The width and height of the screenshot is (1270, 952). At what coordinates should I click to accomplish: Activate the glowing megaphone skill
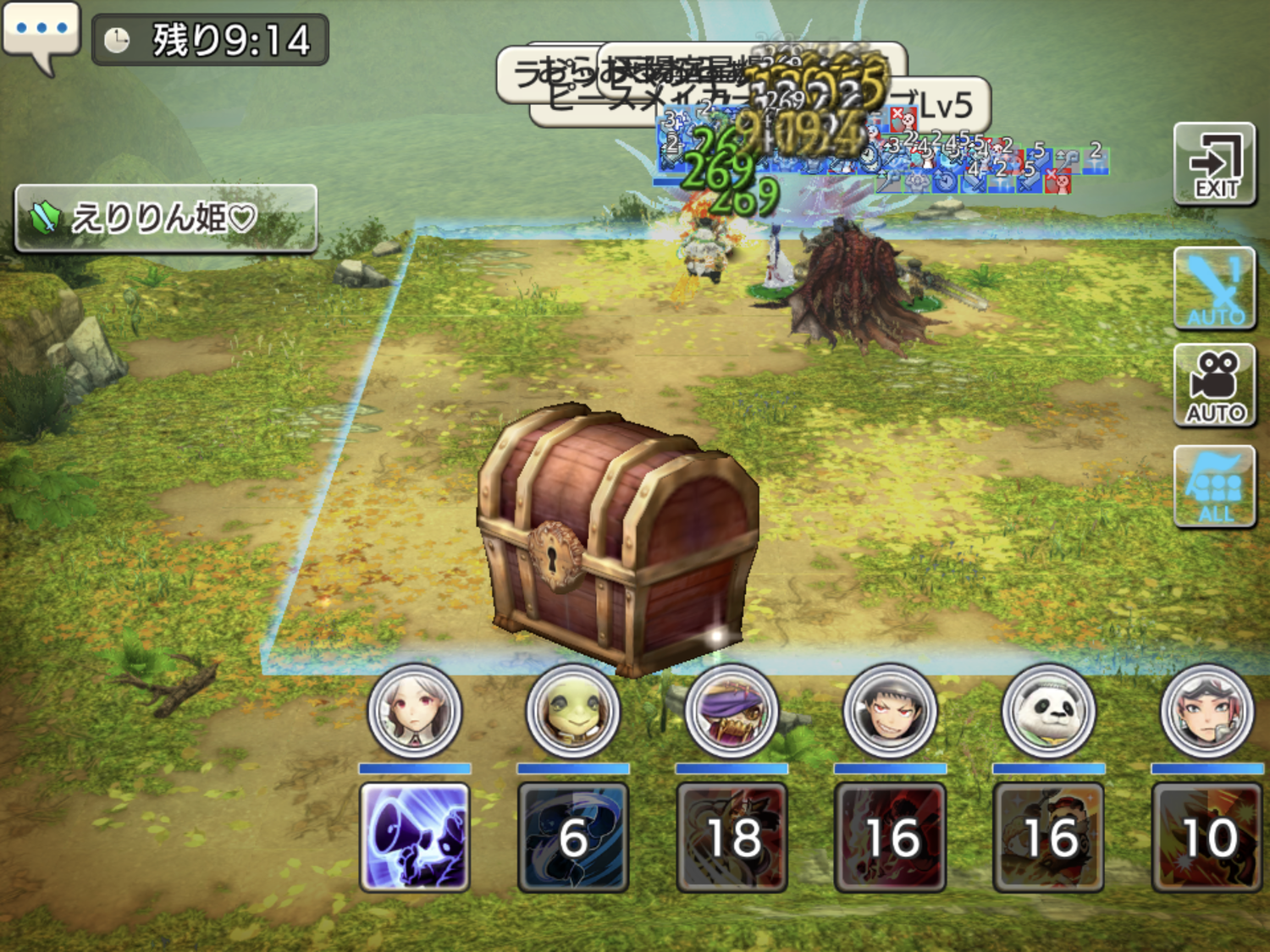415,837
